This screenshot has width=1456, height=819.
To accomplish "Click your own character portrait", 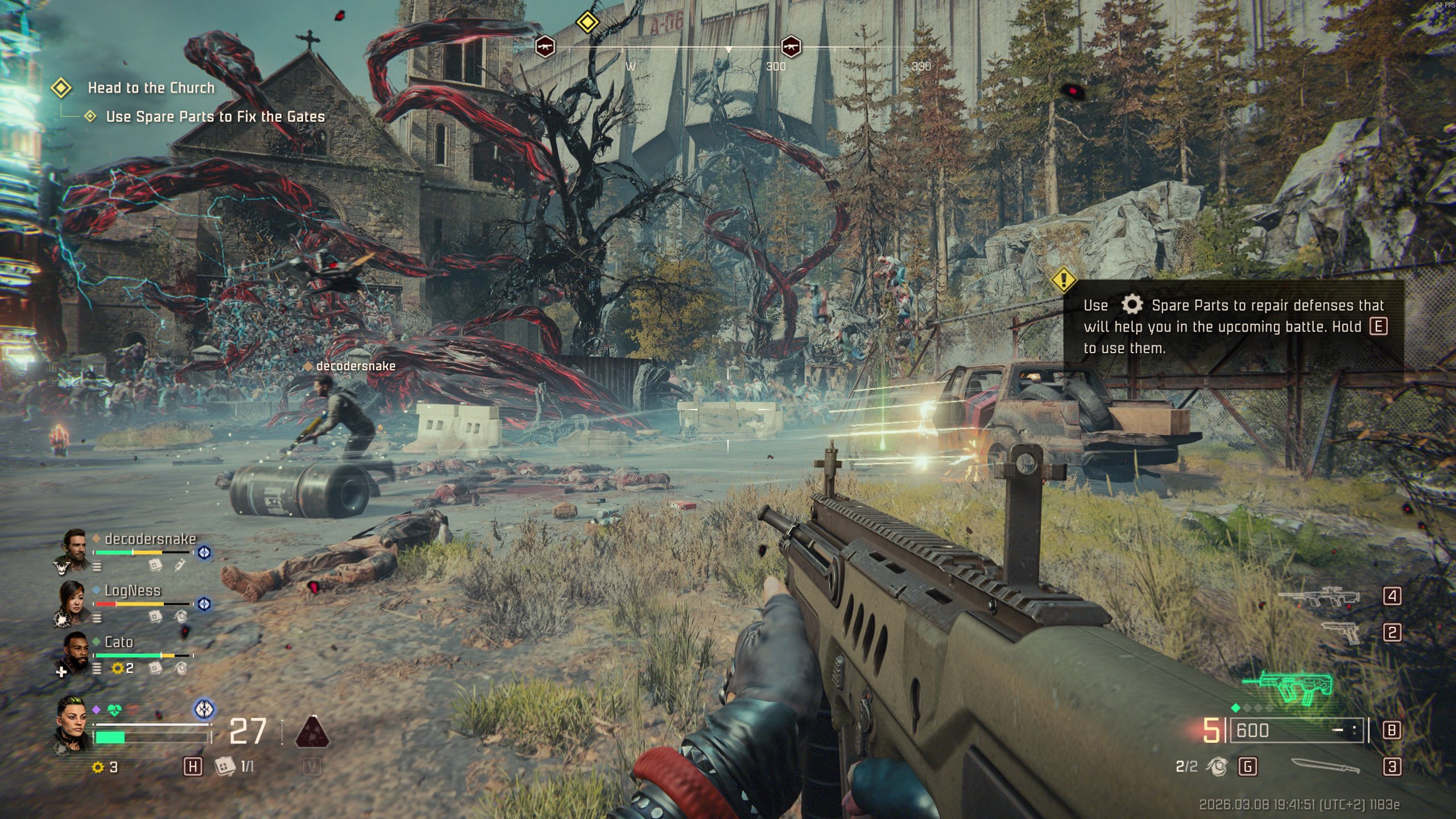I will point(73,722).
